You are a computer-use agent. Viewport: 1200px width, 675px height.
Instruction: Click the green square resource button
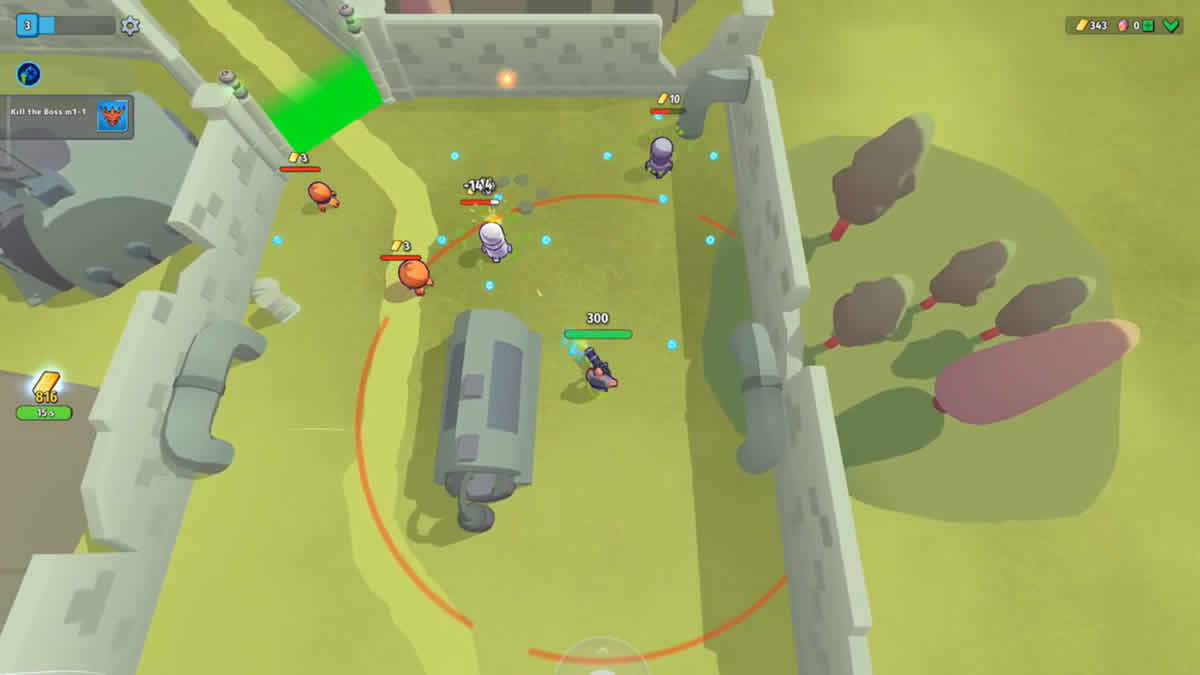point(1149,25)
